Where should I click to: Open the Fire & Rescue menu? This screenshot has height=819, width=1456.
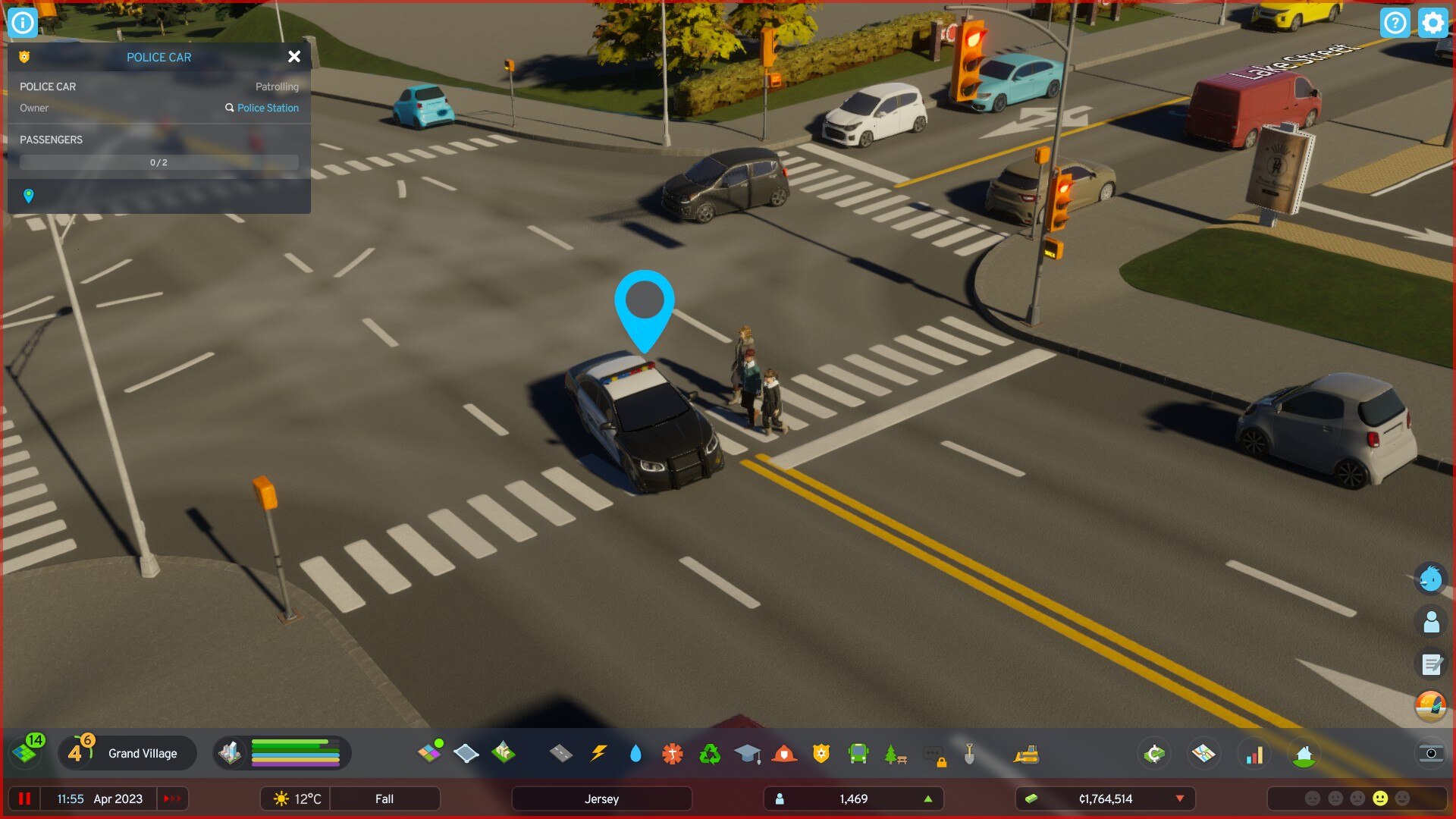point(783,753)
